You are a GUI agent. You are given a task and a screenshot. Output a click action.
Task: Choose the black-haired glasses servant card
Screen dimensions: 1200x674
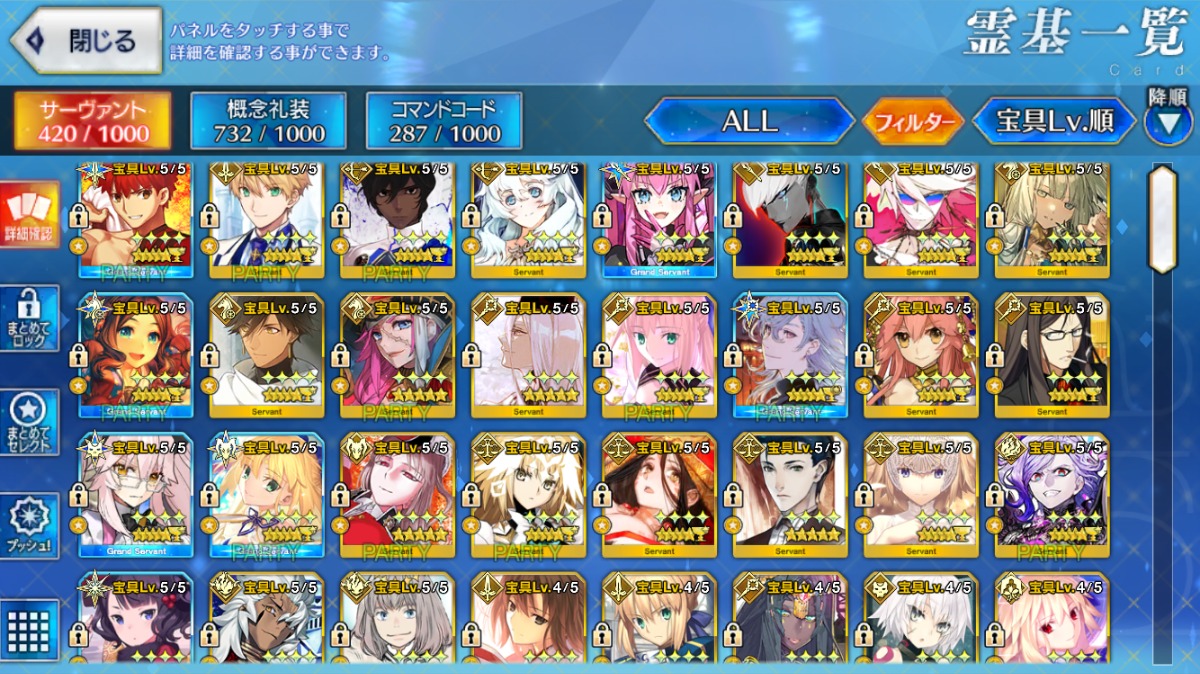coord(1051,356)
